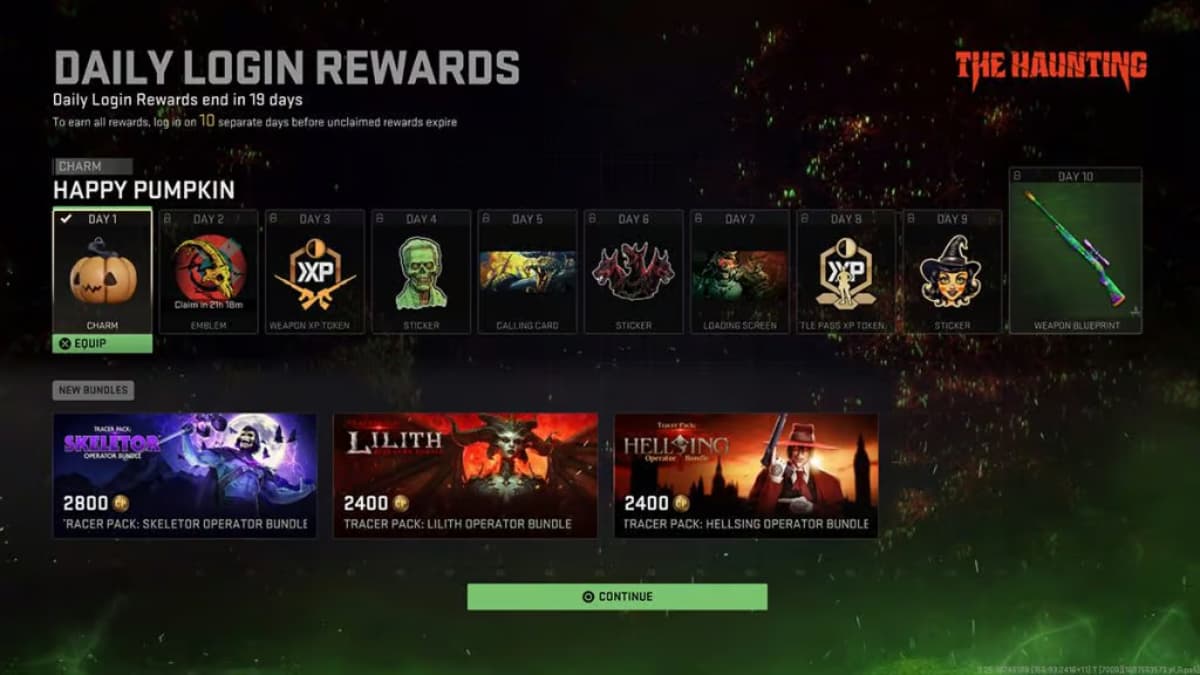Image resolution: width=1200 pixels, height=675 pixels.
Task: Open the Lilith Operator Bundle
Action: tap(465, 476)
